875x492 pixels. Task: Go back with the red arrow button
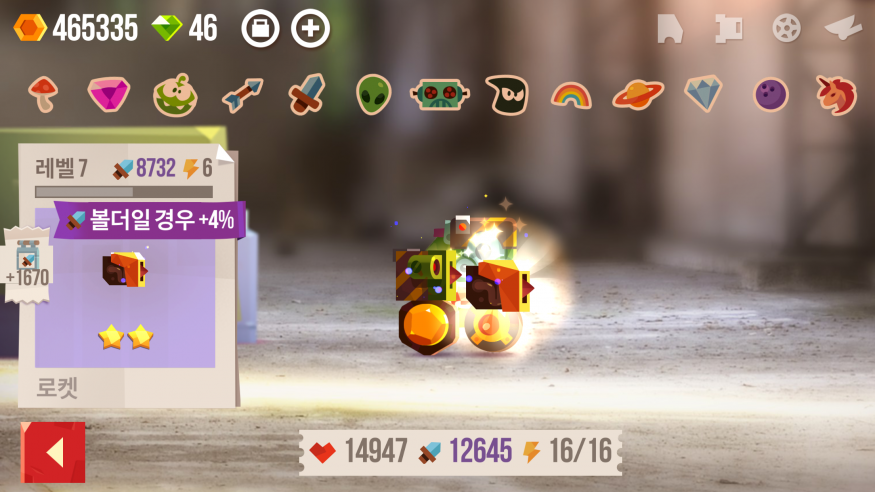(x=53, y=452)
